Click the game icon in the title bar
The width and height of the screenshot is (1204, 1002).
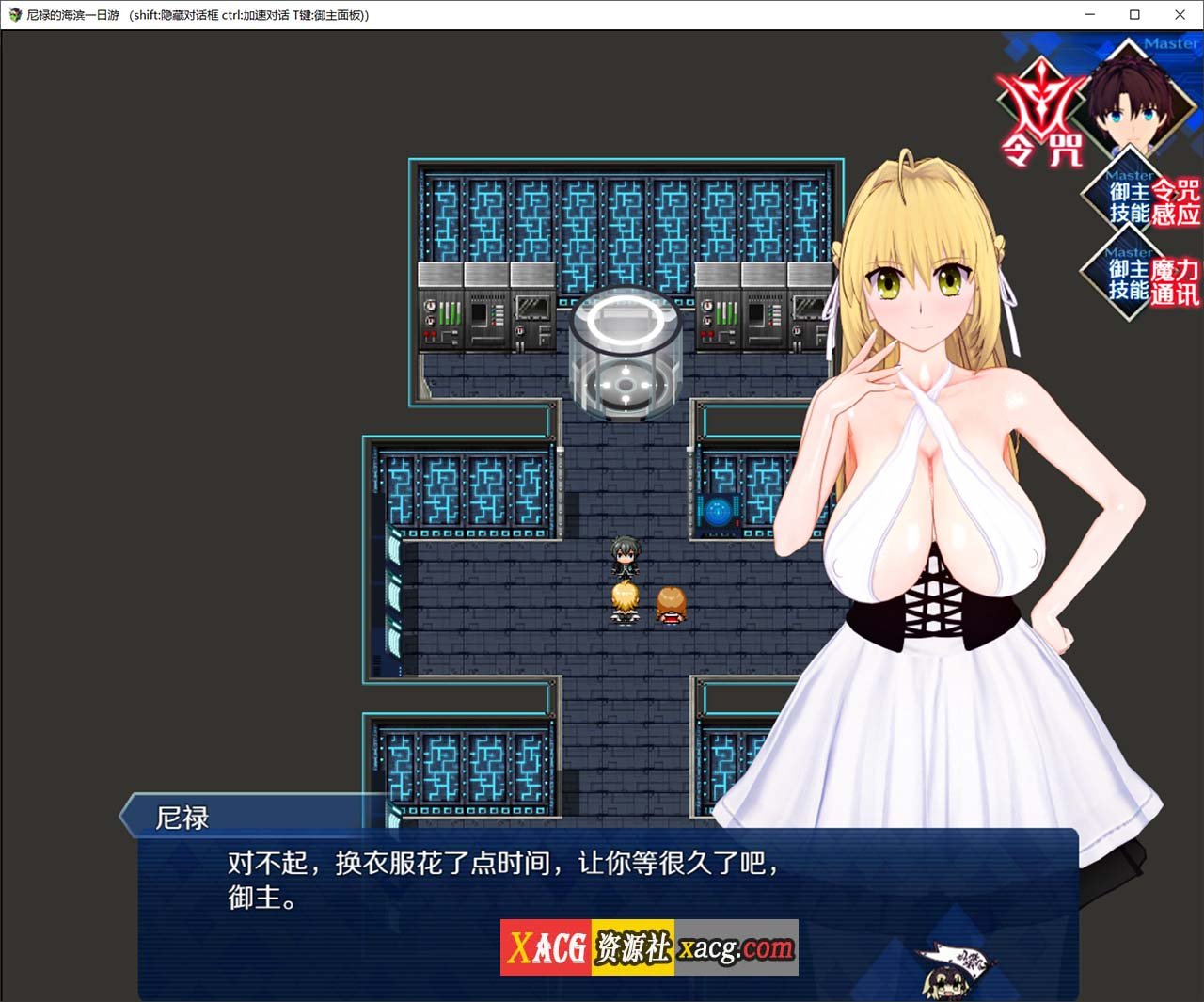click(x=16, y=15)
